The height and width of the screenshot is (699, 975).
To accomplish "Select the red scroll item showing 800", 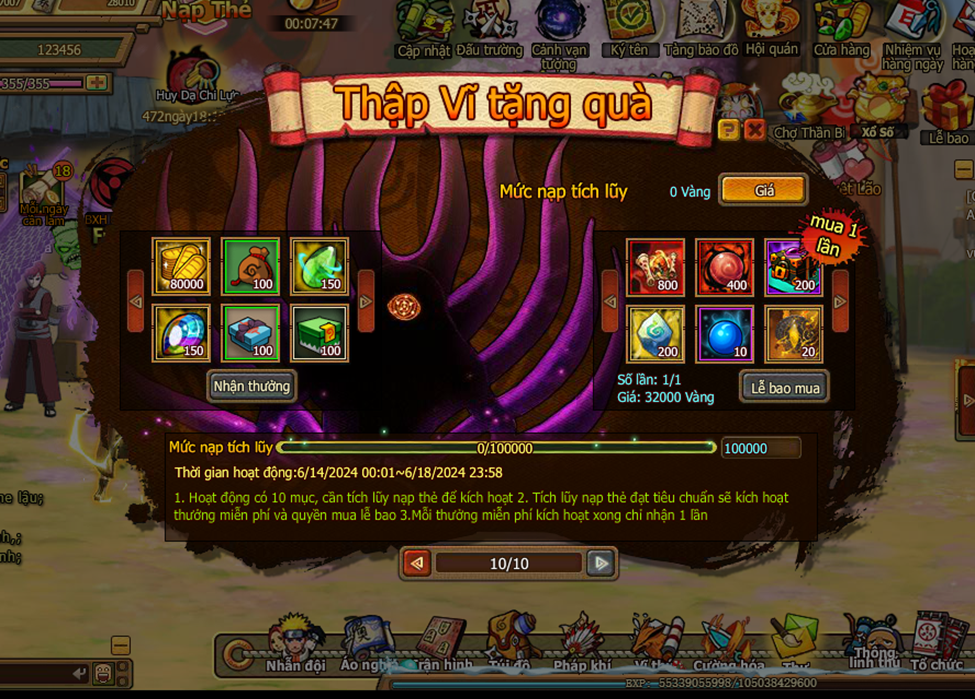I will [x=656, y=267].
